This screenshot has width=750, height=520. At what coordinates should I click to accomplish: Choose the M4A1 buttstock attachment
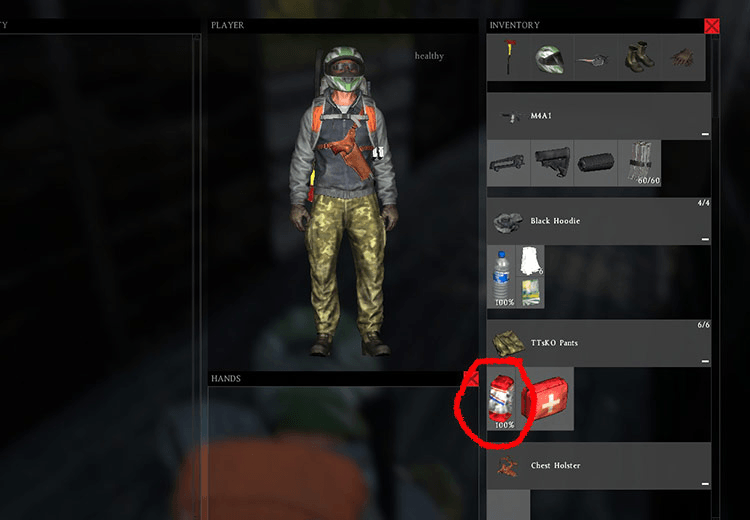click(551, 162)
